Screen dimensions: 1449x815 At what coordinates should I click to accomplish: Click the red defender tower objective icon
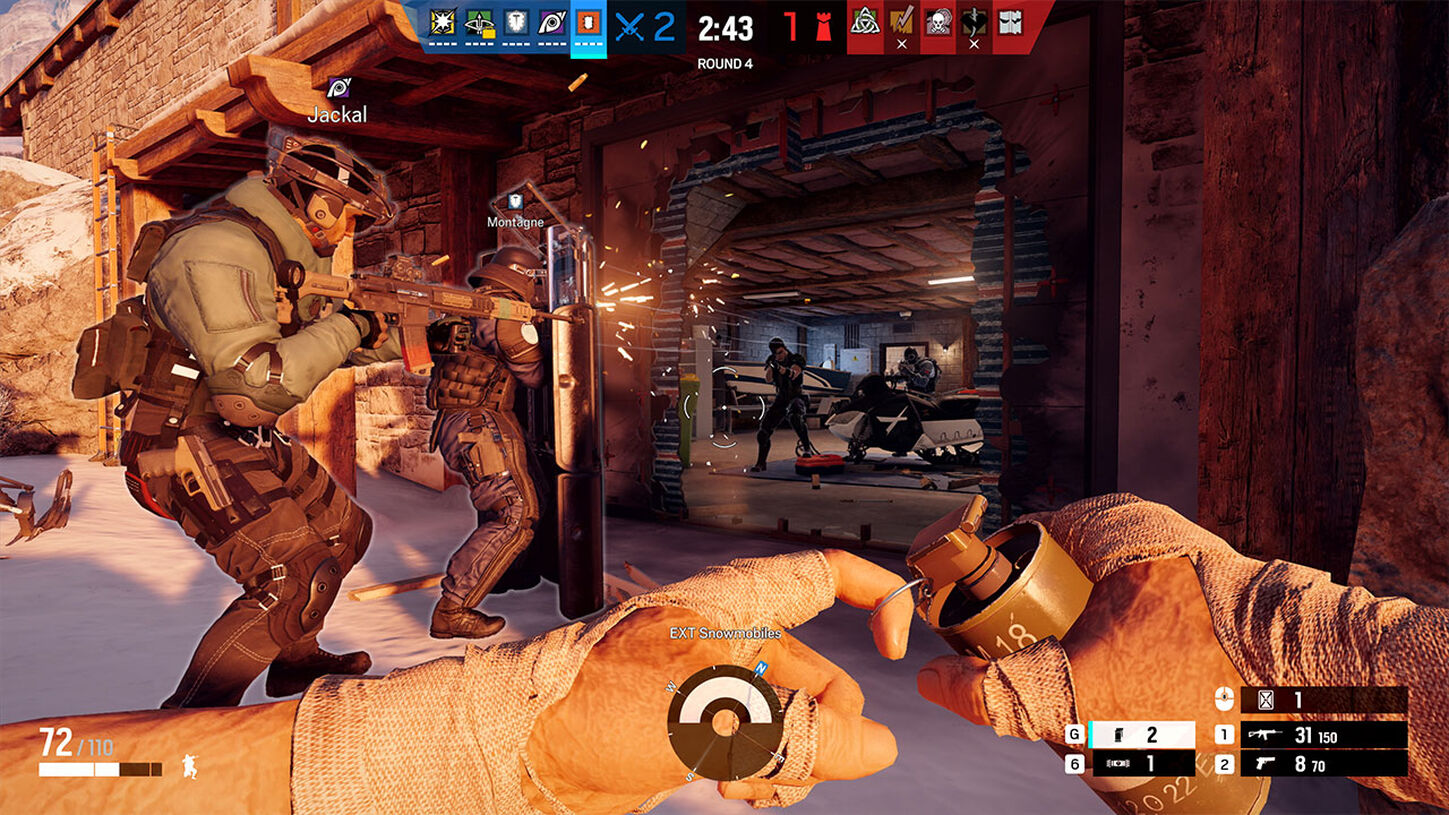coord(824,24)
